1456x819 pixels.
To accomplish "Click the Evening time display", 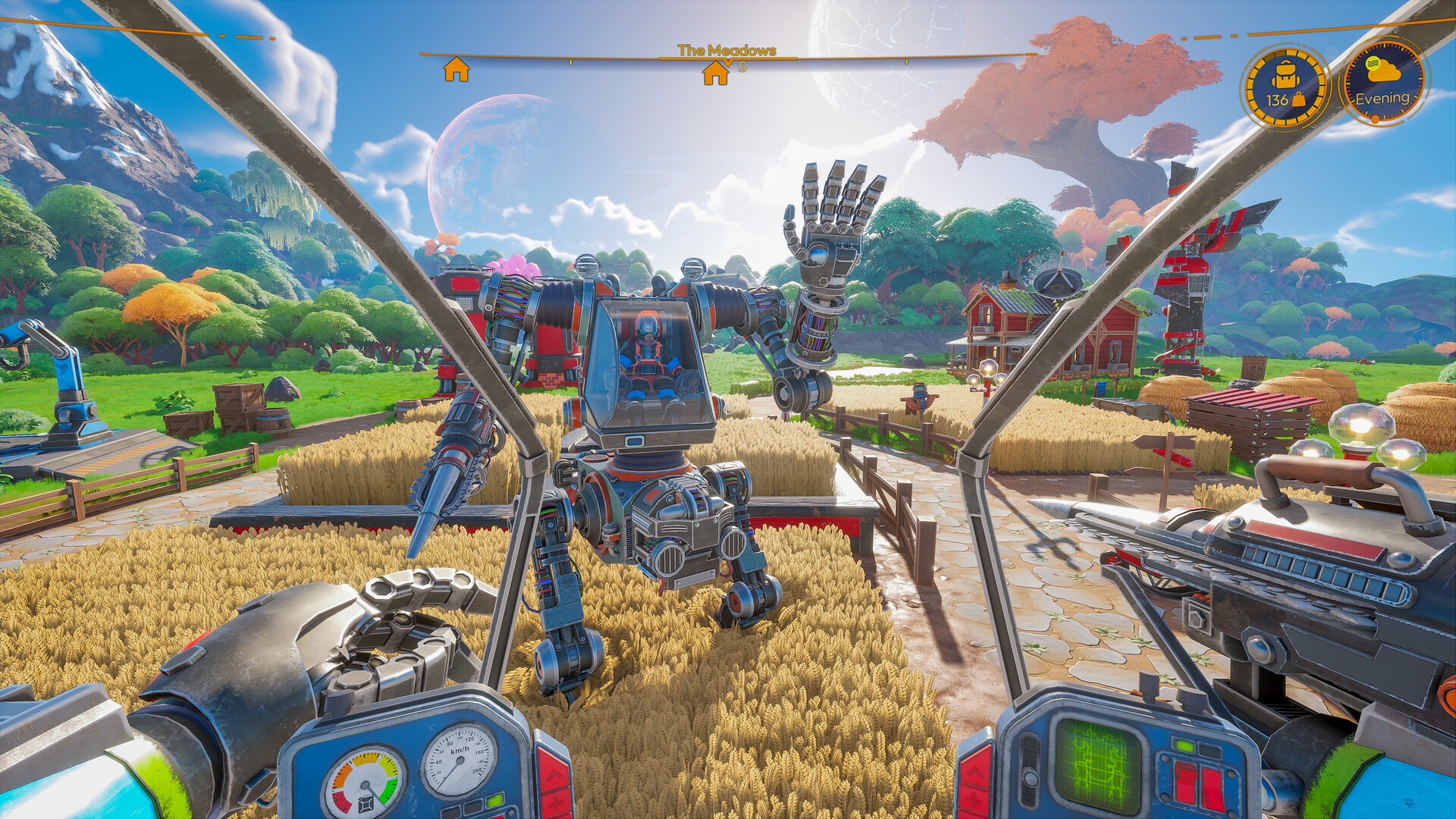I will 1383,99.
